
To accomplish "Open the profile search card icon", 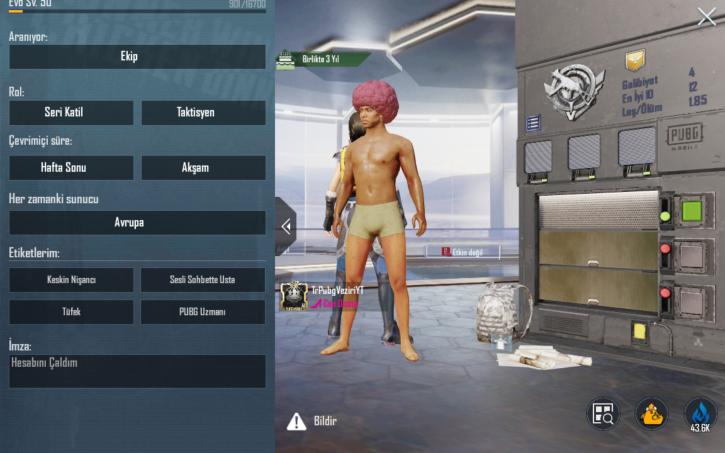I will (602, 414).
